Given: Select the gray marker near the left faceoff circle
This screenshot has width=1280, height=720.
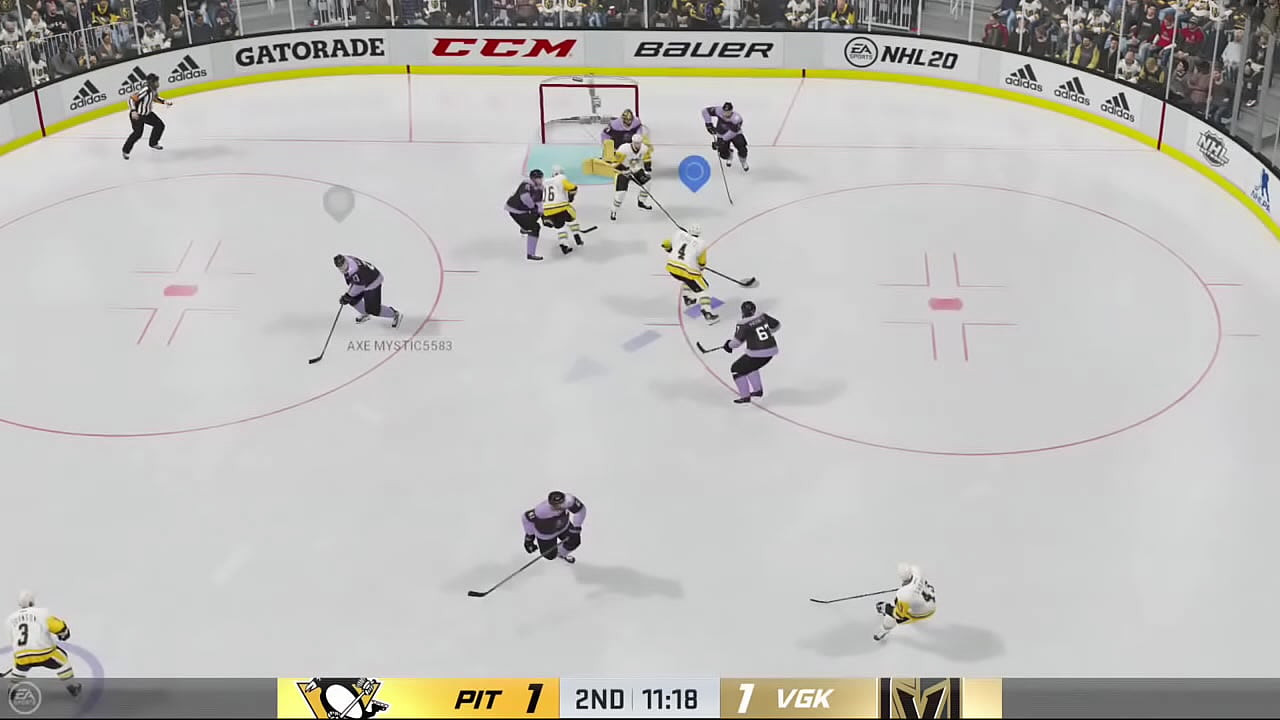Looking at the screenshot, I should (x=338, y=204).
